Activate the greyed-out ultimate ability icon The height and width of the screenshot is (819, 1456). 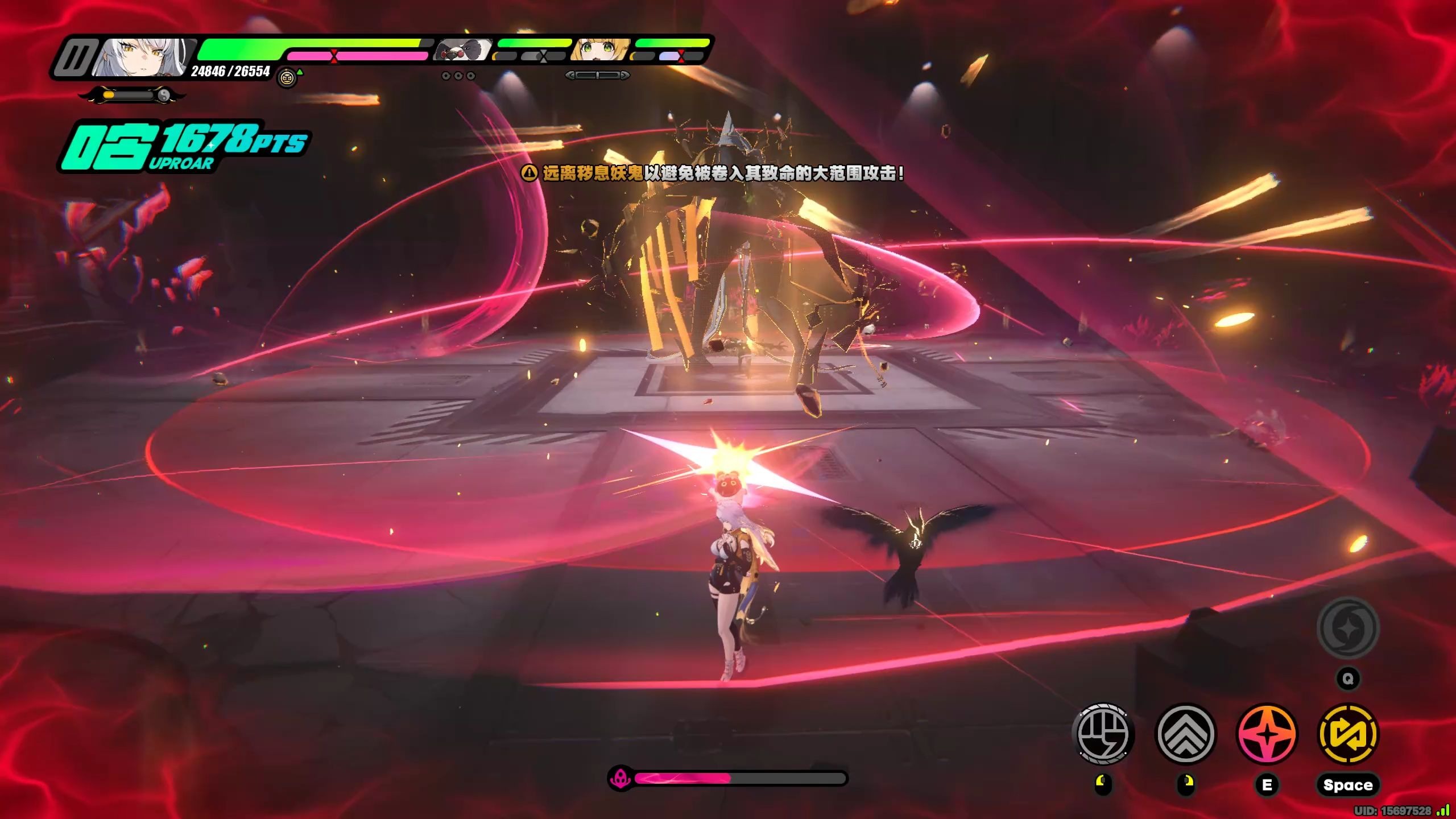(x=1348, y=628)
